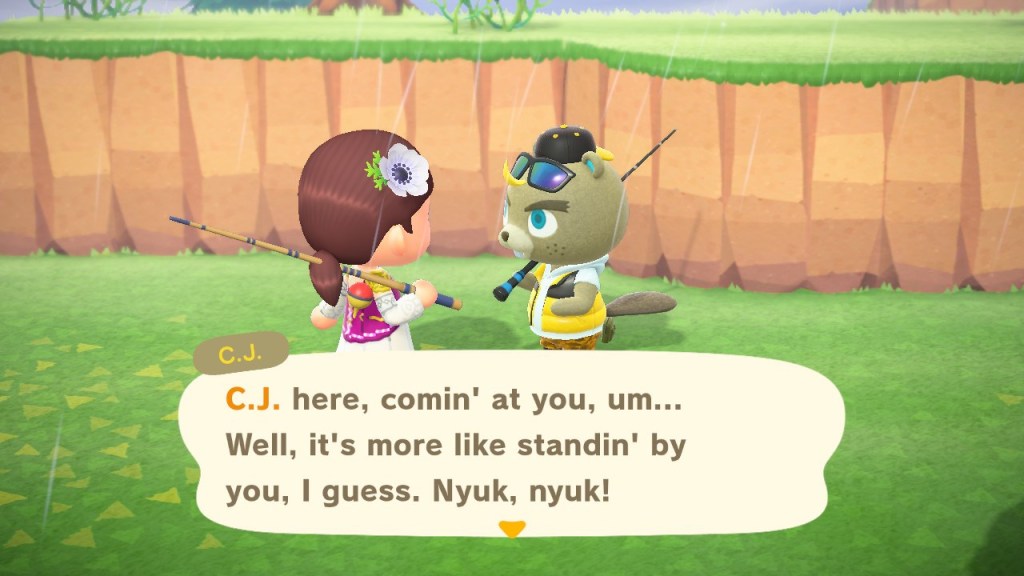Click the orange continue arrow in the dialogue
Screen dimensions: 1024x576
[511, 530]
